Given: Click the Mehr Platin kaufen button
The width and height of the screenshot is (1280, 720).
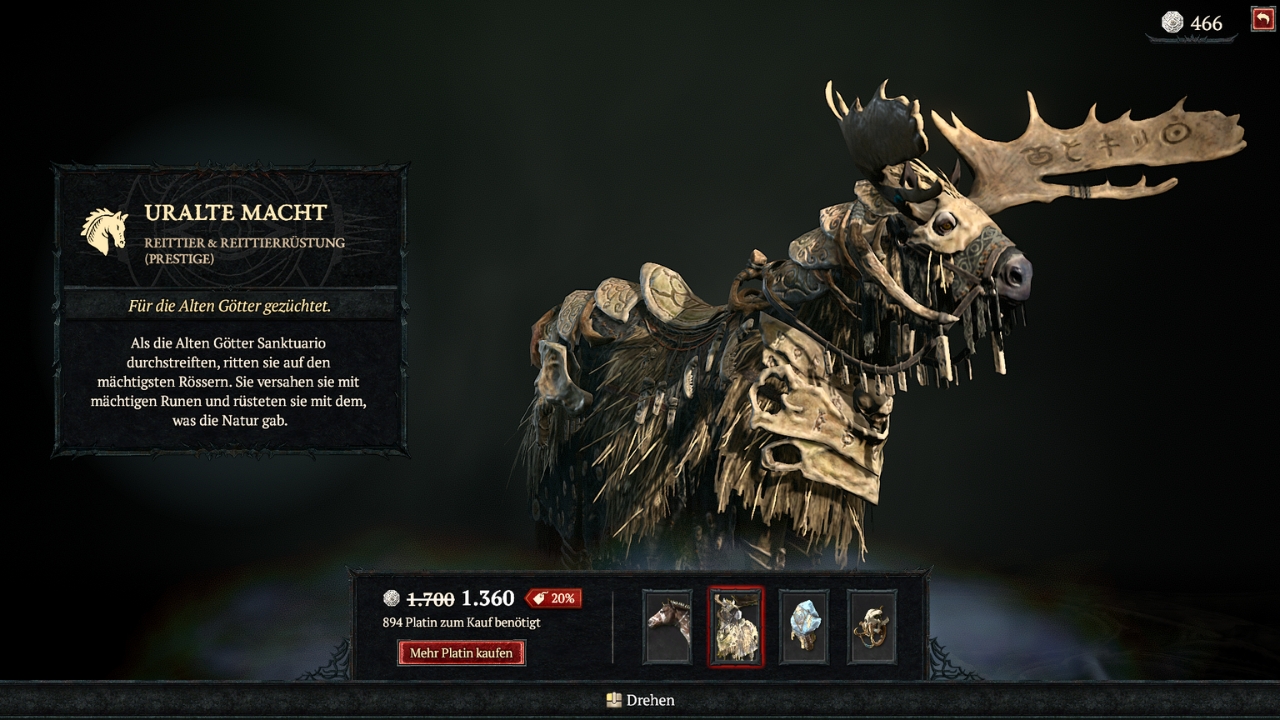Looking at the screenshot, I should [x=461, y=653].
